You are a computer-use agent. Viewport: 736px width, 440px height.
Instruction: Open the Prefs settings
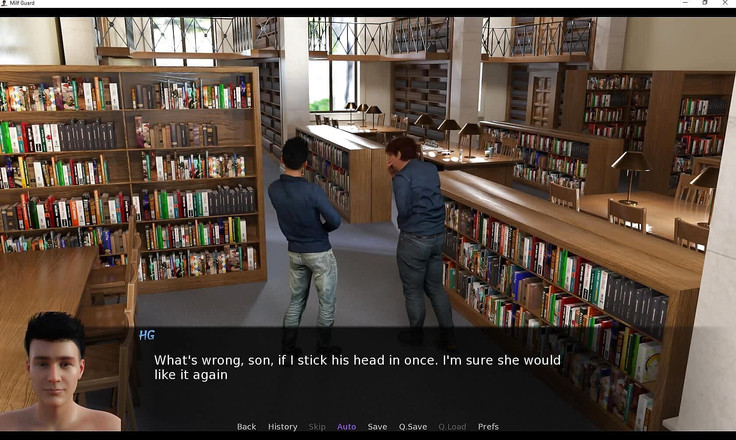tap(488, 427)
